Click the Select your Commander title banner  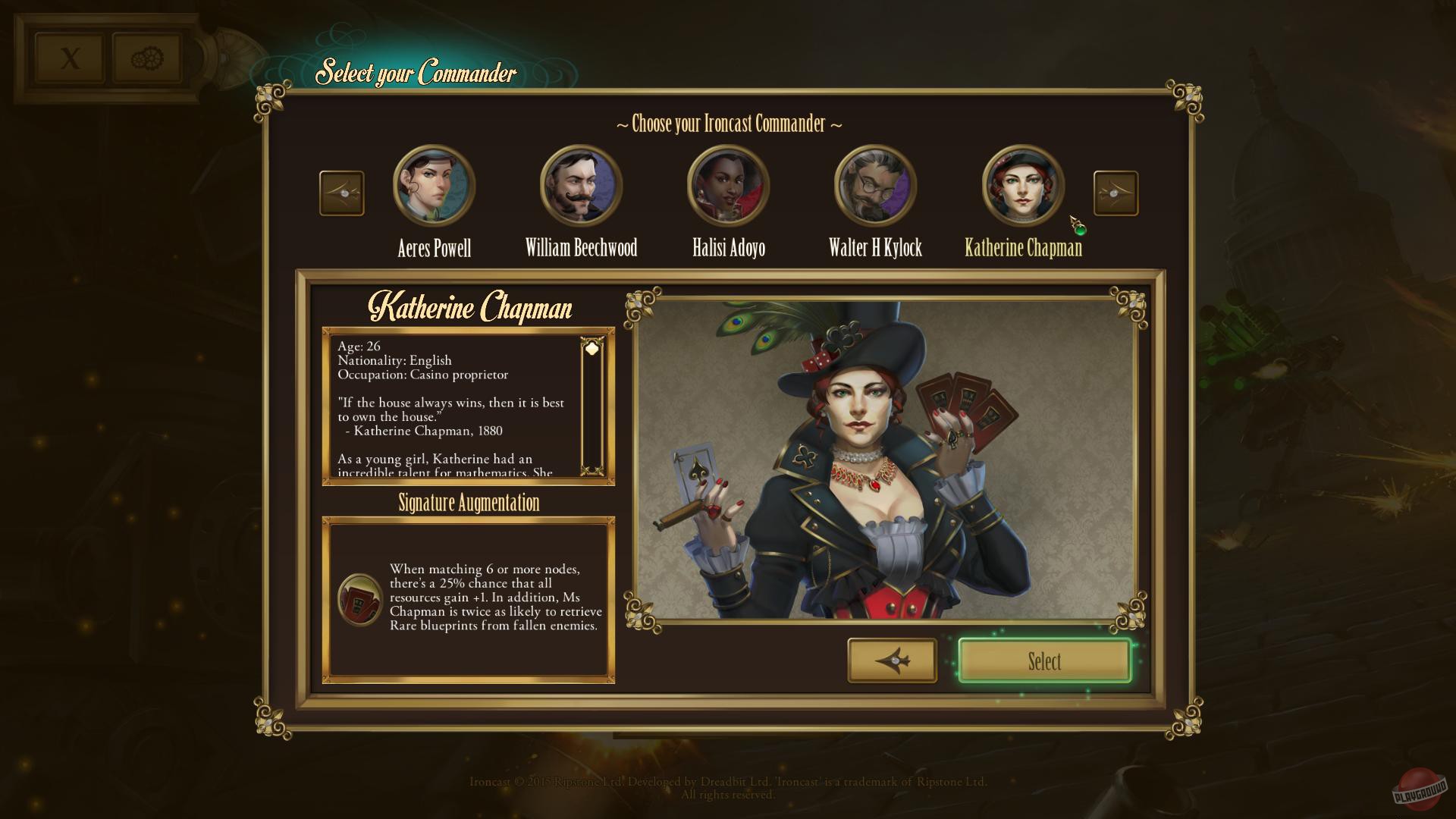416,74
